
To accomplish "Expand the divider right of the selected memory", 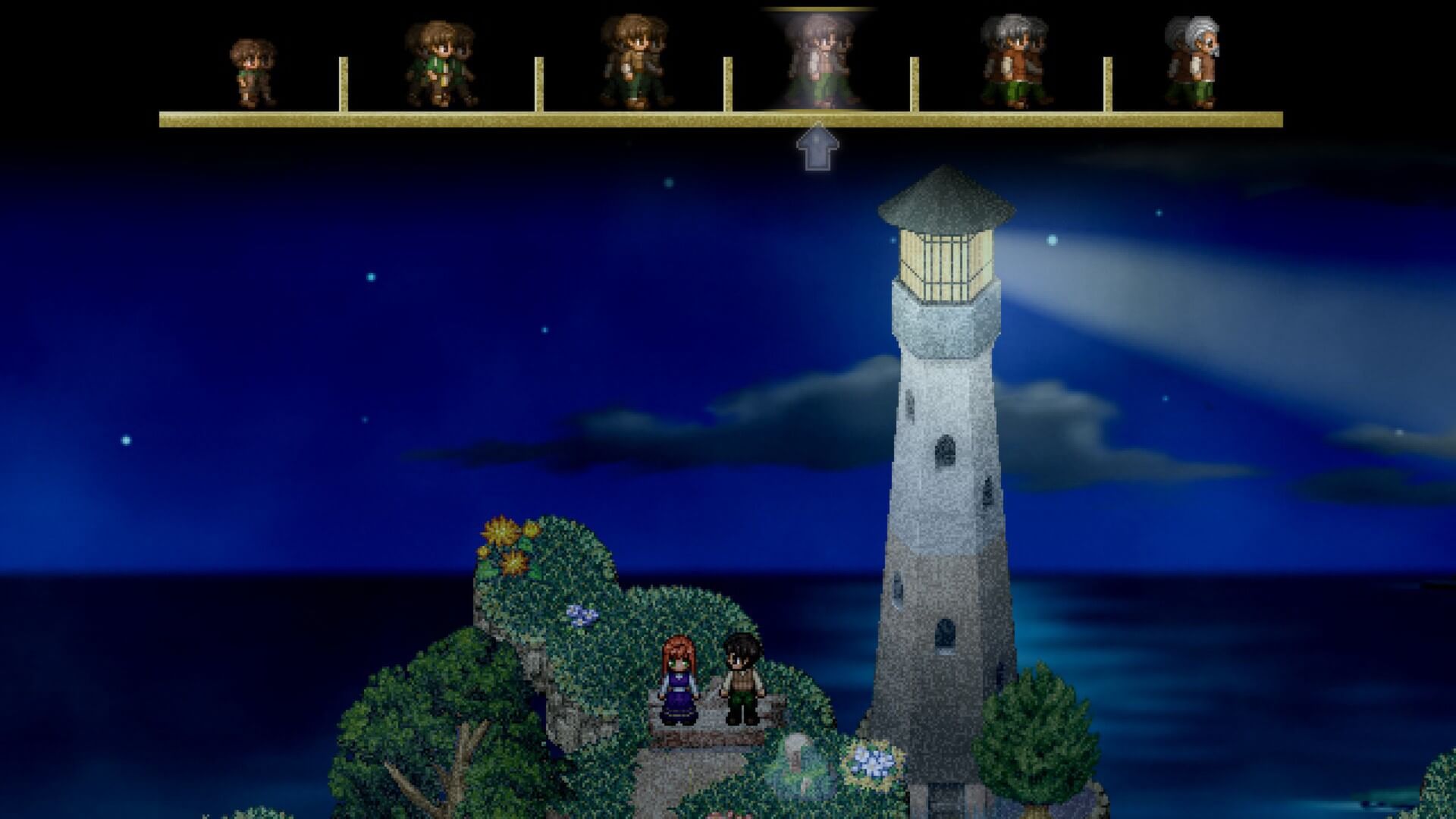I will click(x=914, y=83).
